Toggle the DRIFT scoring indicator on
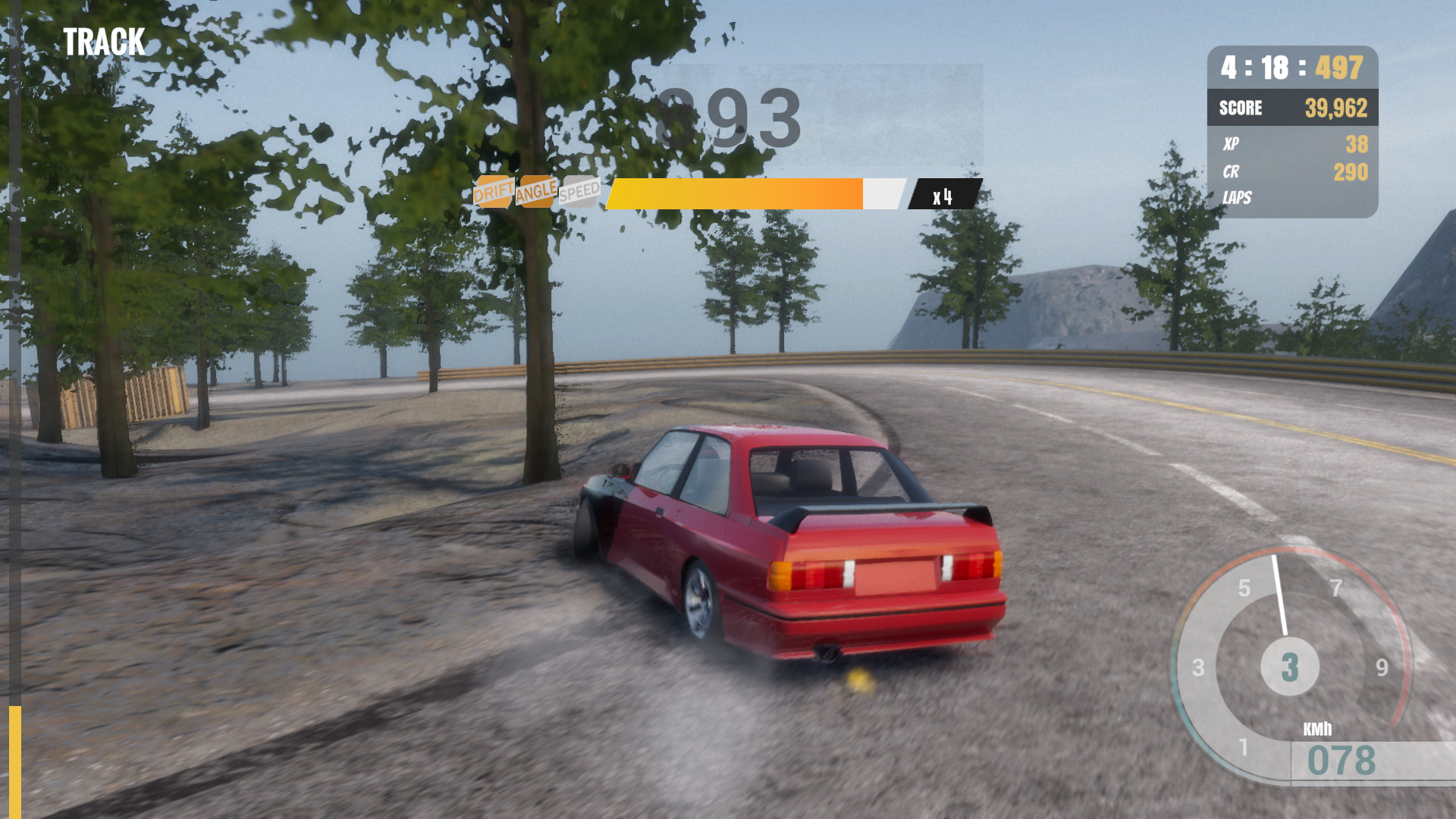Screen dimensions: 1456x819 (494, 191)
